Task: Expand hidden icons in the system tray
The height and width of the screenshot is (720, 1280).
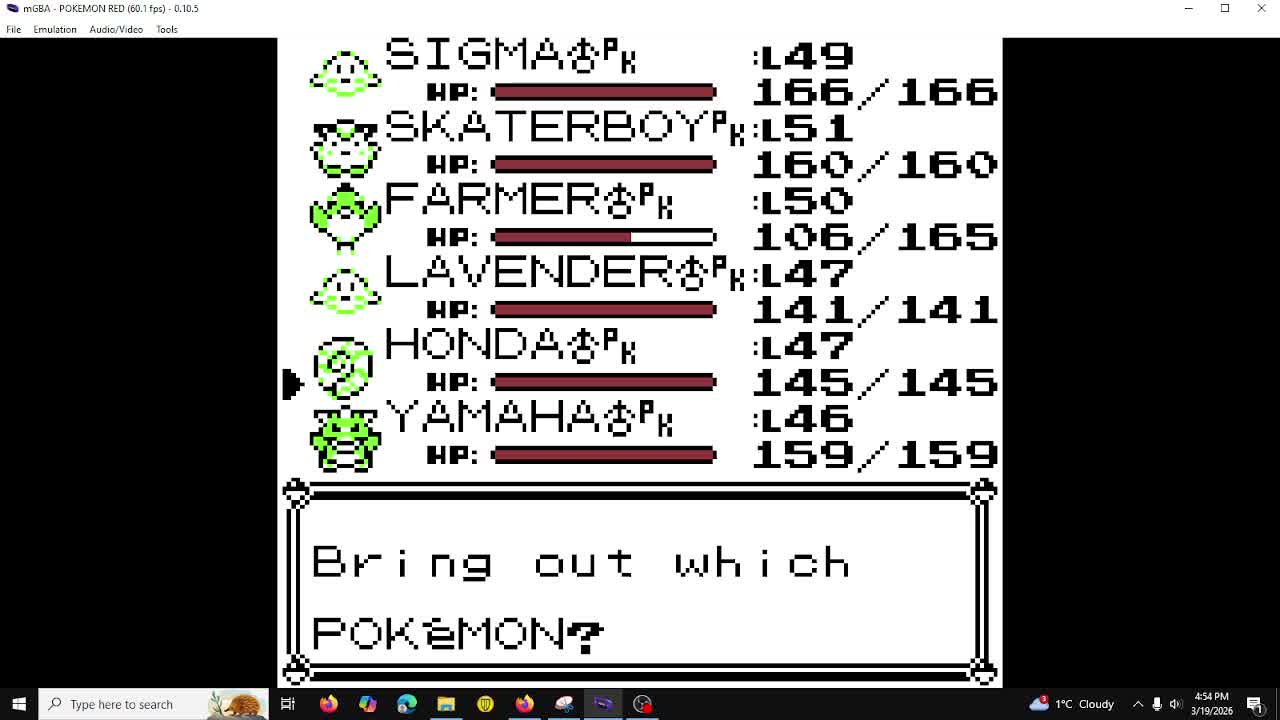Action: pos(1138,704)
